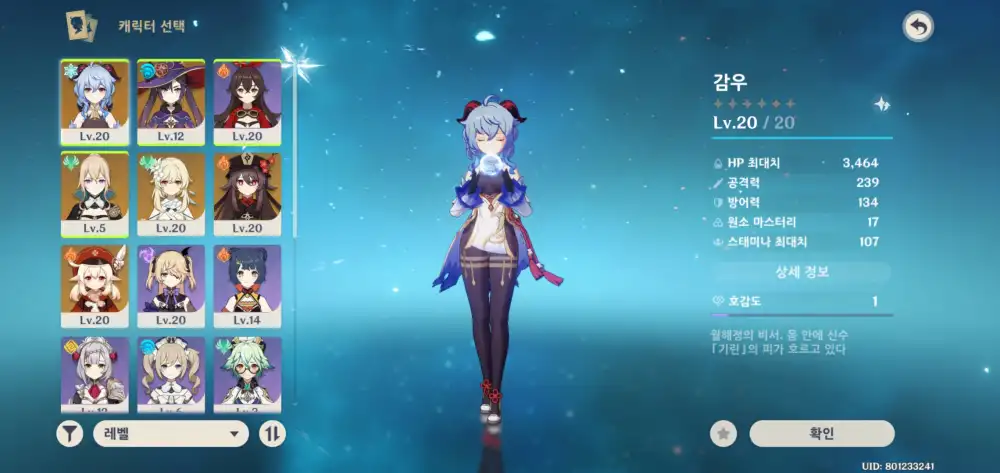The width and height of the screenshot is (1000, 473).
Task: Go back using the return arrow
Action: pos(916,27)
